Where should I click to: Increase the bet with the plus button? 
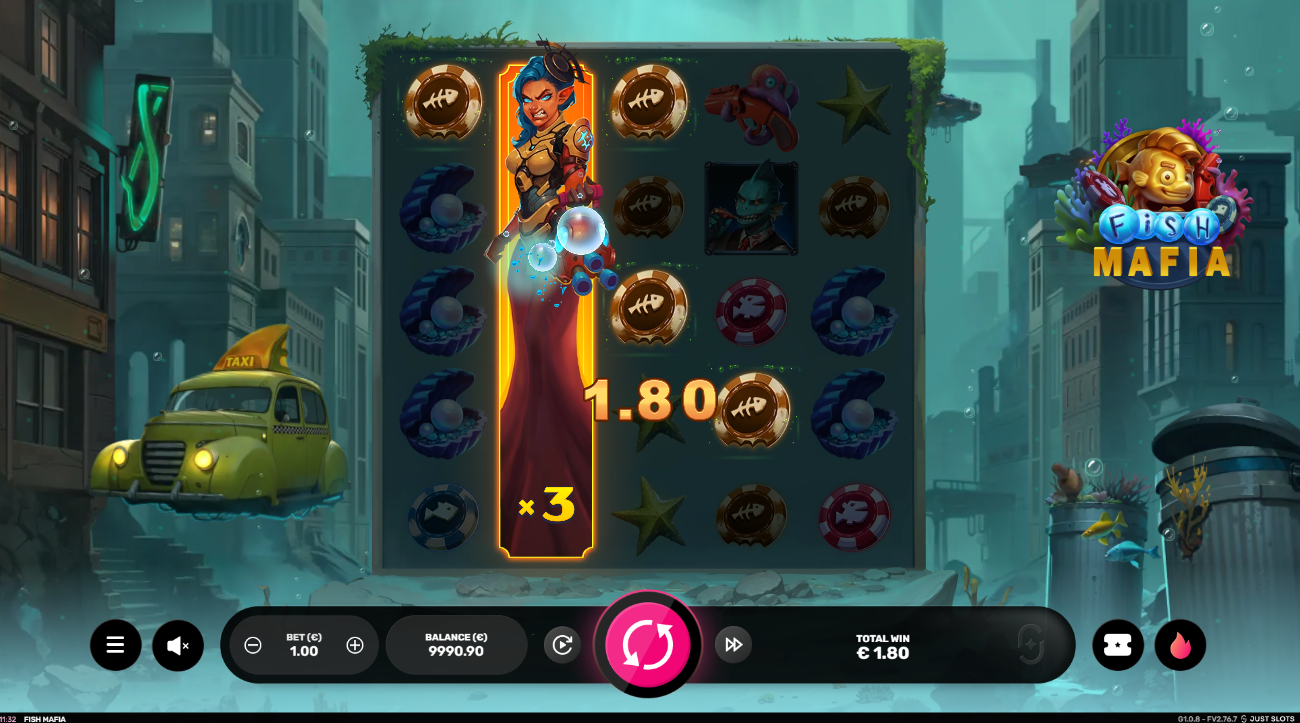(x=355, y=645)
